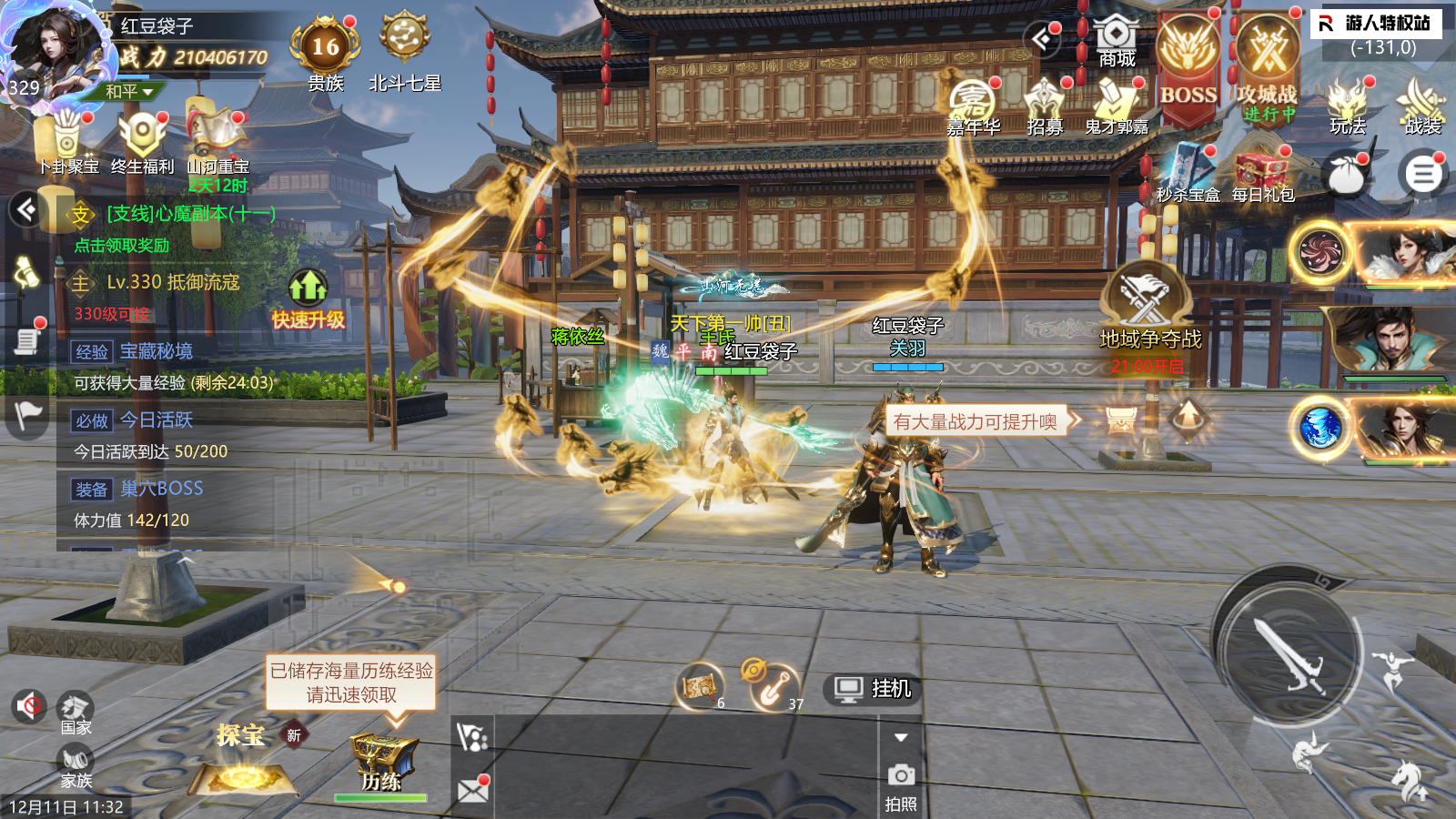Open the 今日活跃 daily activity entry
The image size is (1456, 819).
click(157, 420)
